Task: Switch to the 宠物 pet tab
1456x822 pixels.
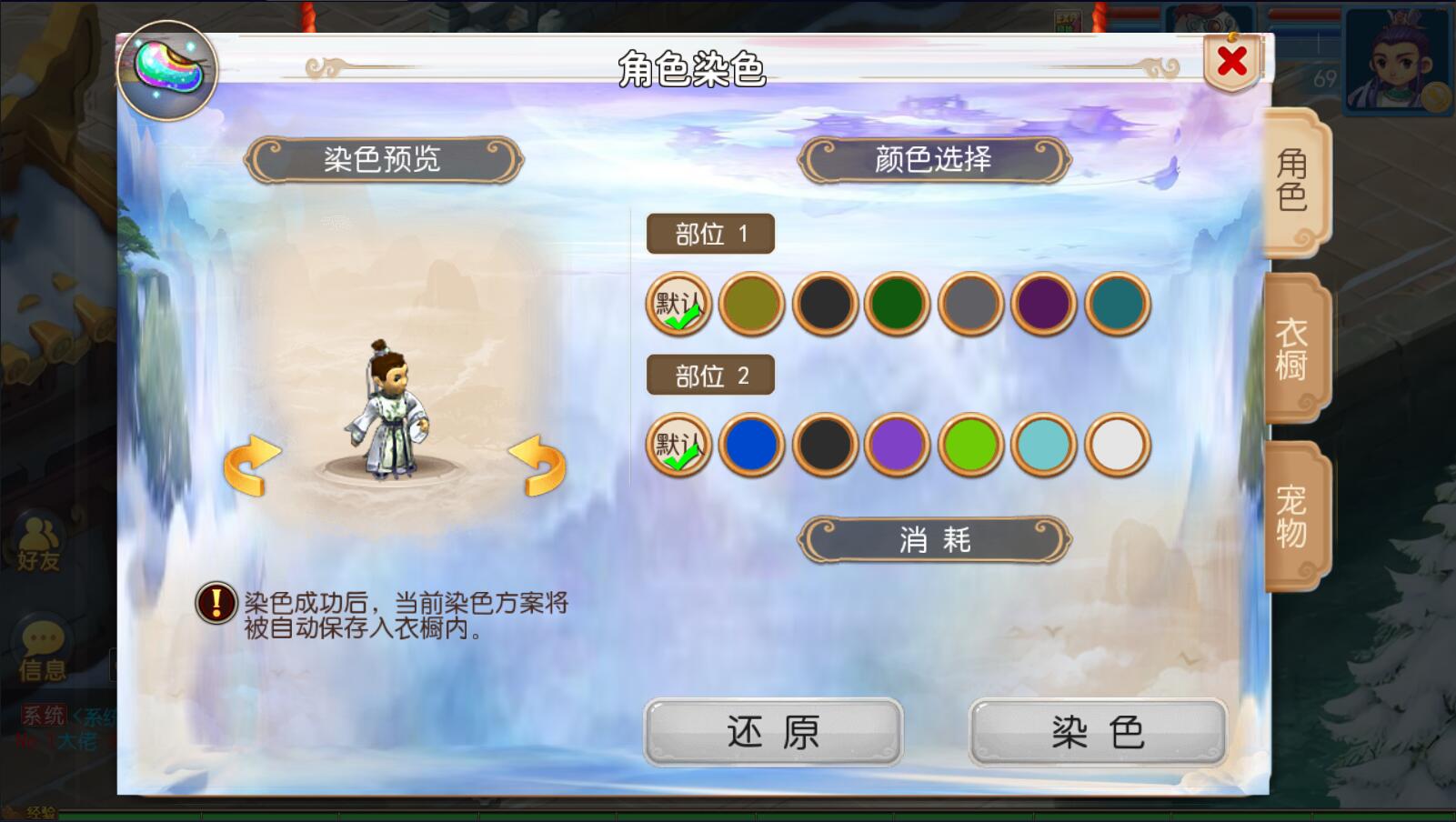Action: [x=1292, y=516]
